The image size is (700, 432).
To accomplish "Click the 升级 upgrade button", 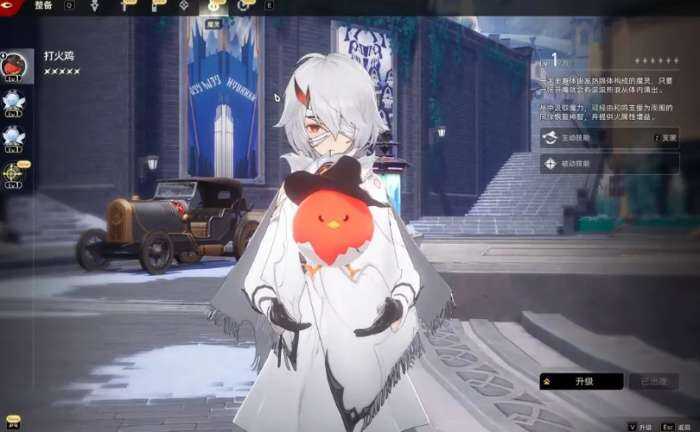I will (581, 381).
